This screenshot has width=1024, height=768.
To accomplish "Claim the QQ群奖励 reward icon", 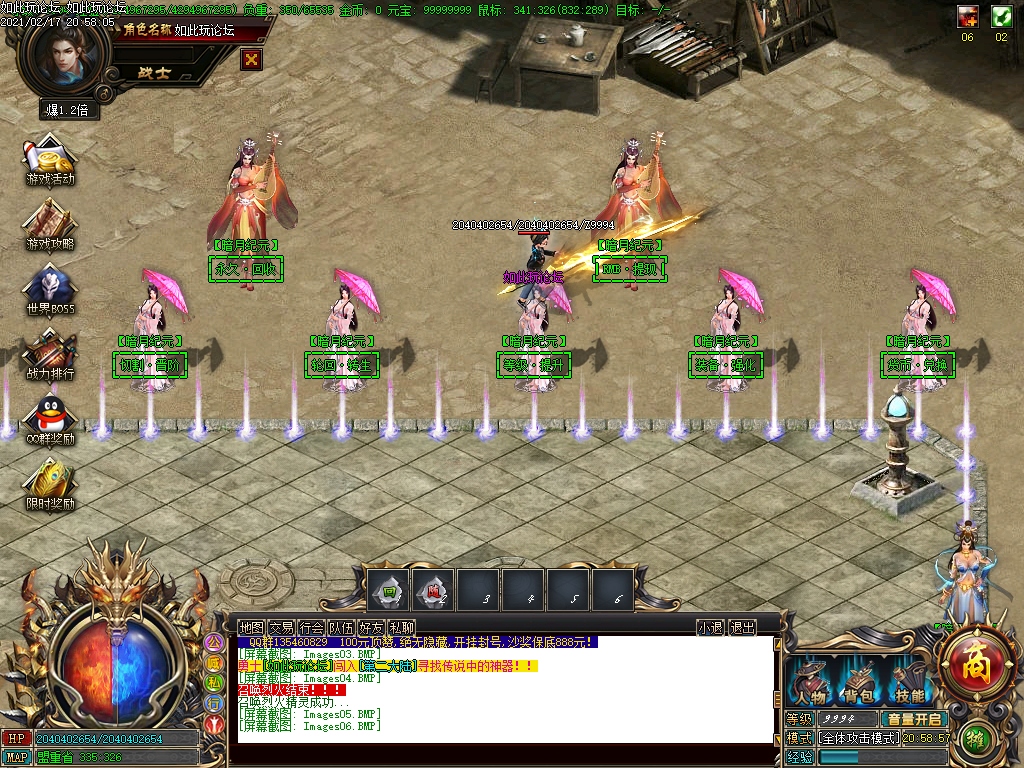I will tap(50, 419).
